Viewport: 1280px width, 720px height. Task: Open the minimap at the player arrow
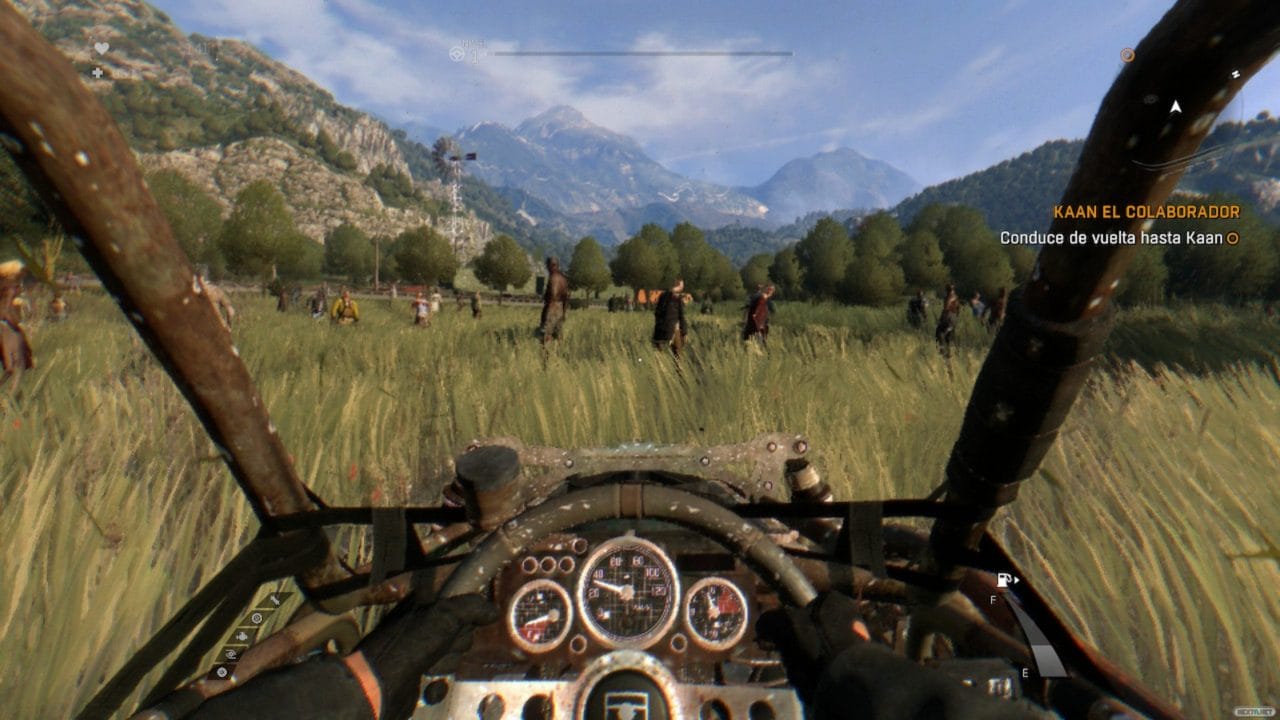[x=1176, y=107]
